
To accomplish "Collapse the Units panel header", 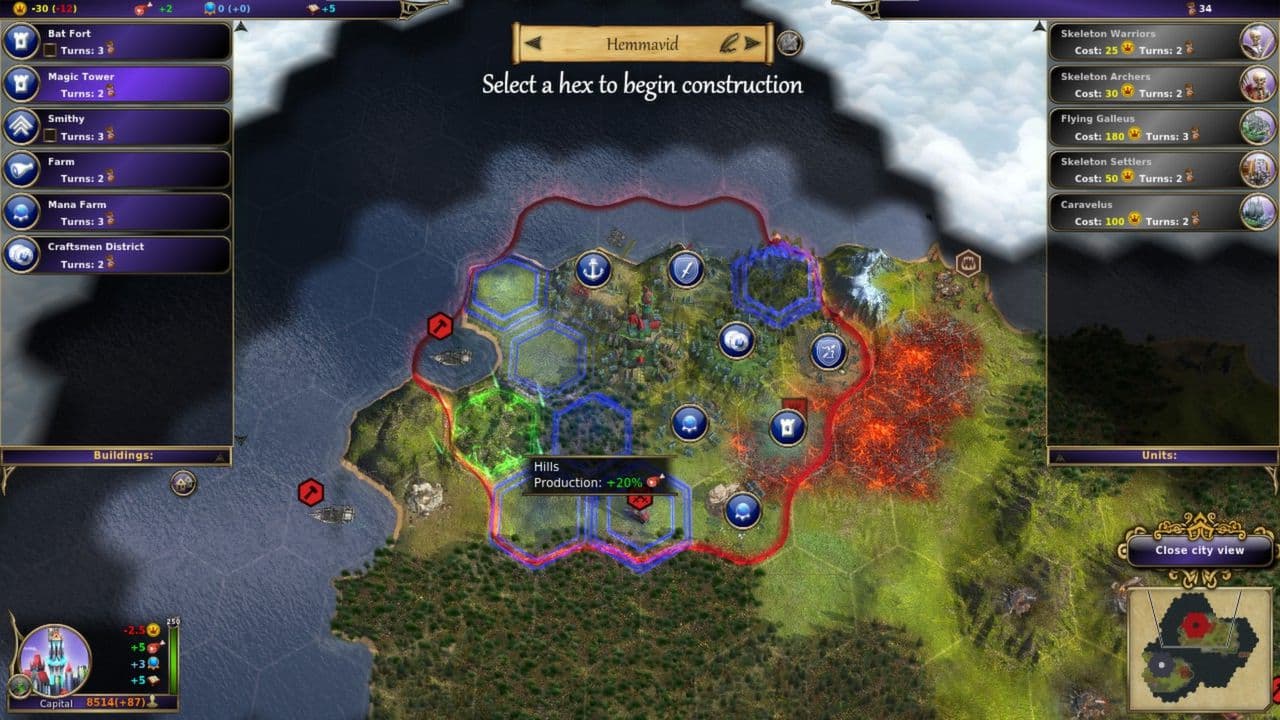I will coord(1162,456).
